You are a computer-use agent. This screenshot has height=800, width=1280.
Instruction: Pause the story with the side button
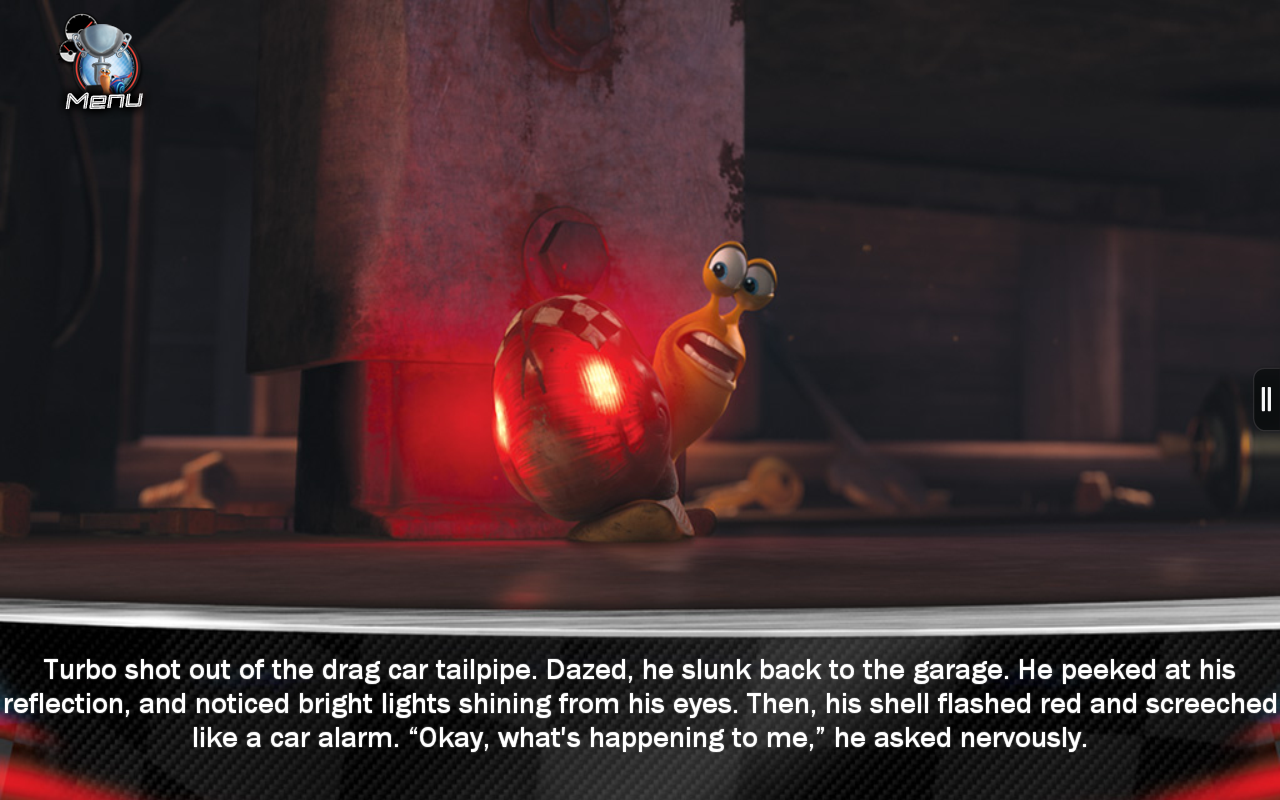(x=1266, y=399)
